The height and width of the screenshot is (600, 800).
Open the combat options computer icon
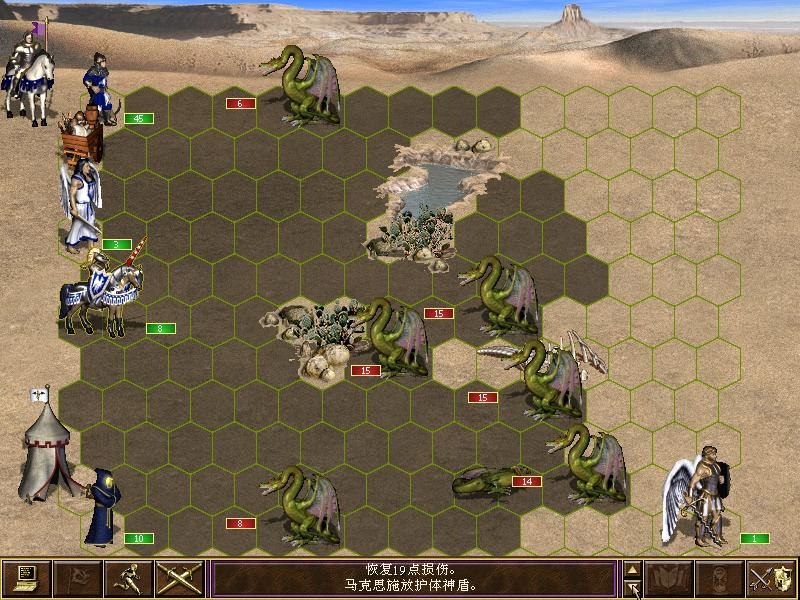26,578
